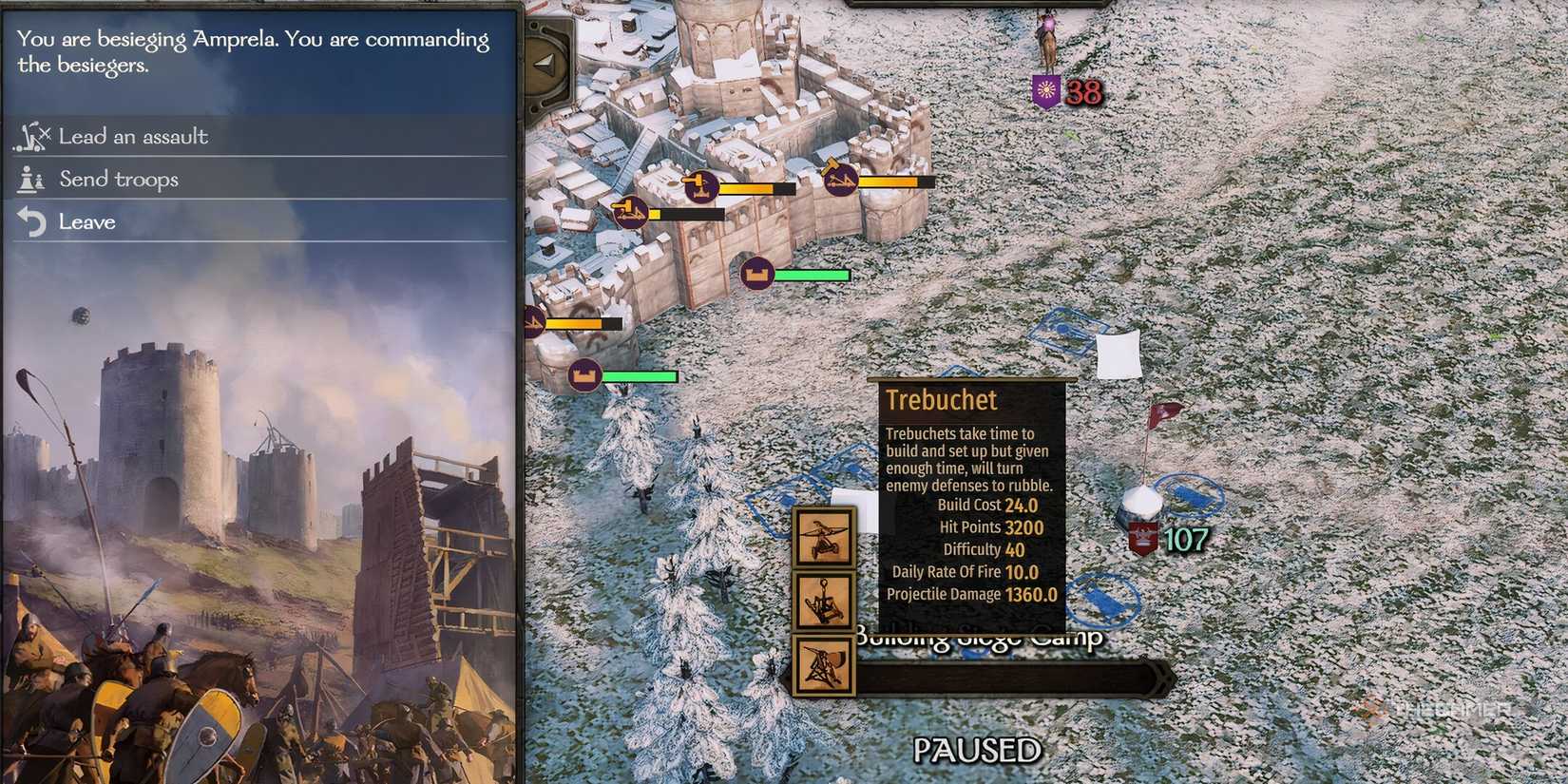This screenshot has height=784, width=1568.
Task: Click the lower wall icon with full green bar
Action: [584, 376]
